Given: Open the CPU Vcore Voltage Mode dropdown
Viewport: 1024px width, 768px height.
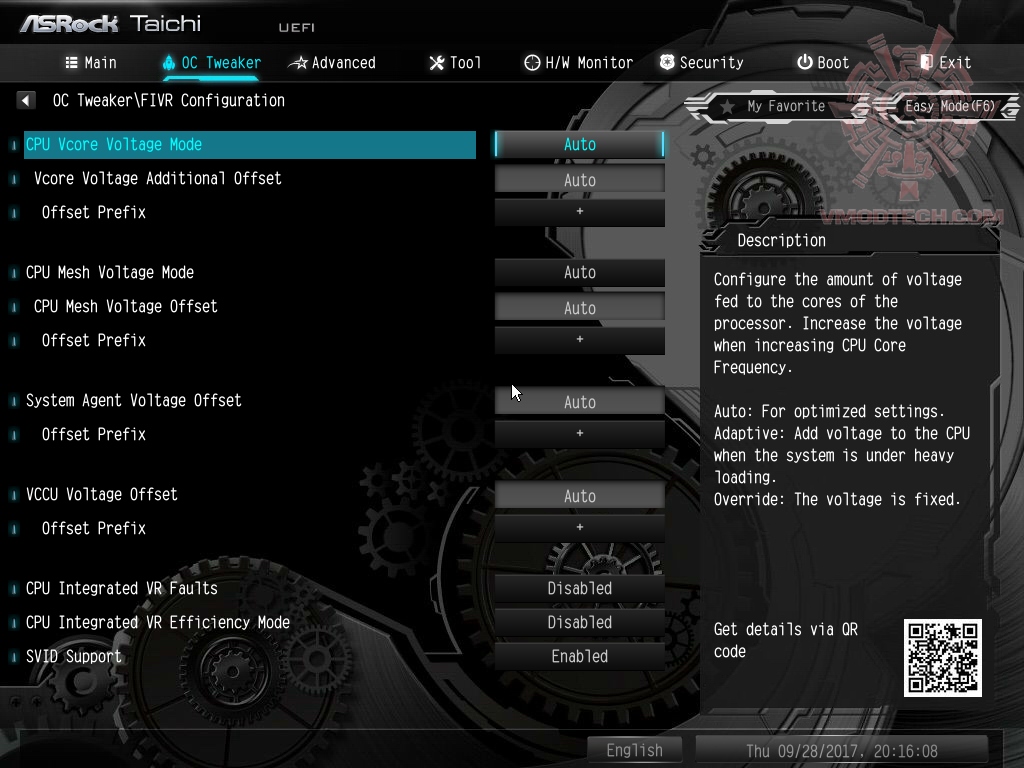Looking at the screenshot, I should (579, 144).
